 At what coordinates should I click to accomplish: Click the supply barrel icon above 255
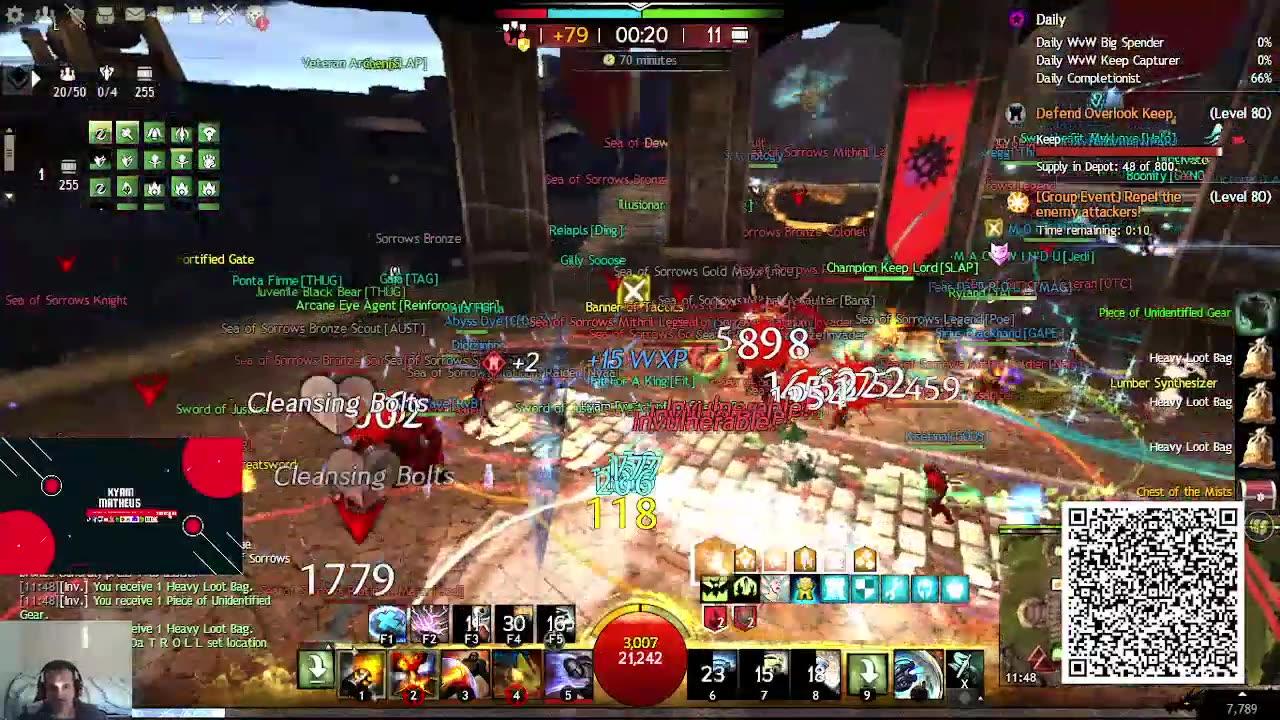tap(144, 70)
